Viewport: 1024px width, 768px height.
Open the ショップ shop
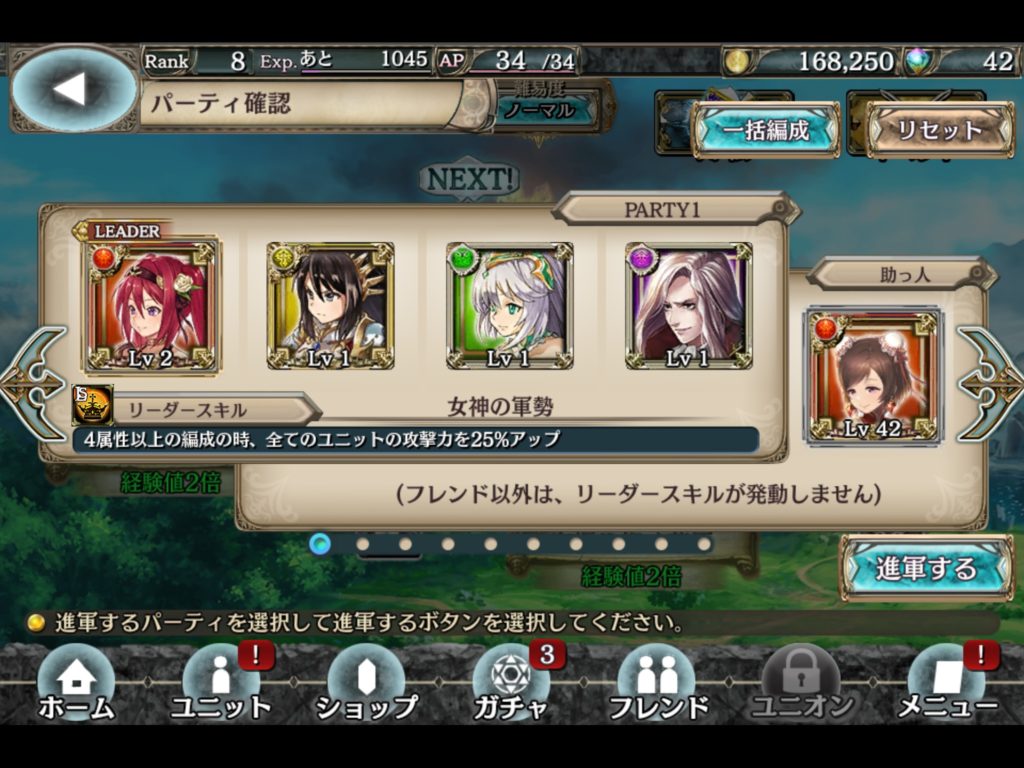click(366, 685)
